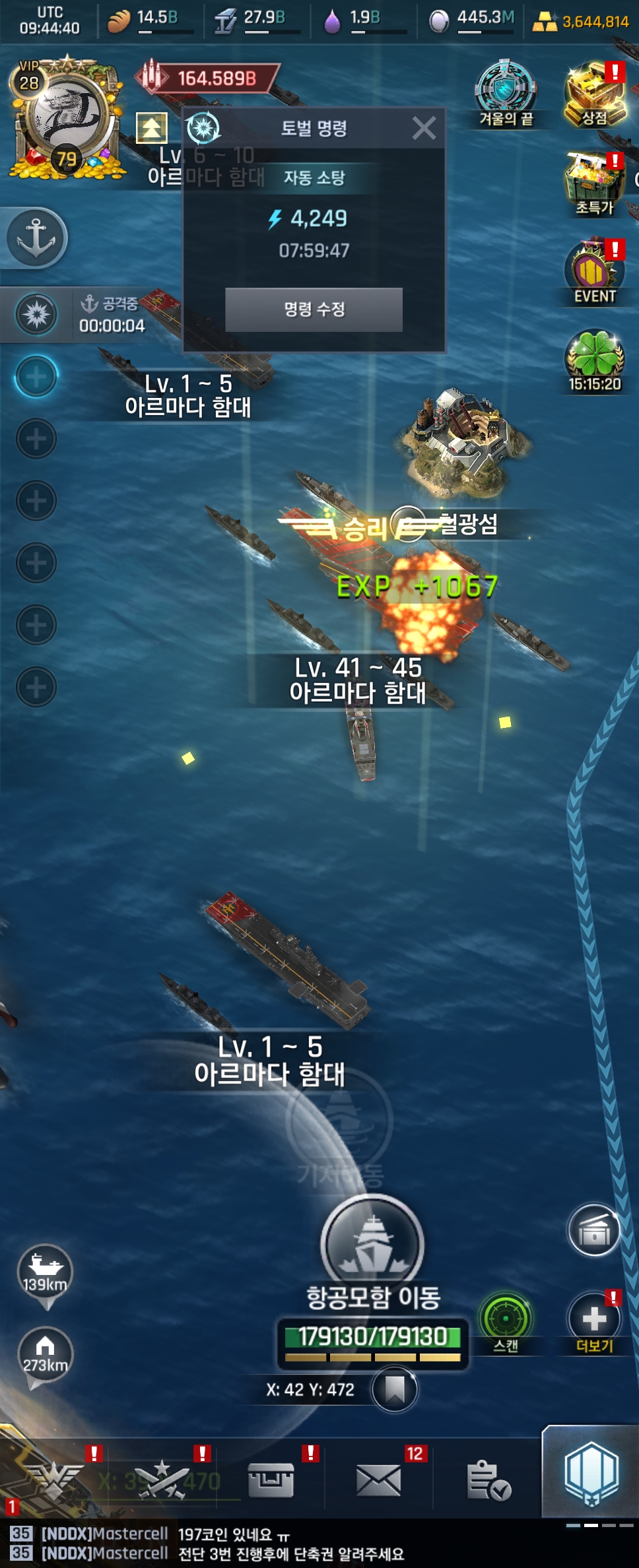This screenshot has height=1568, width=639.
Task: Expand the 더보기 more menu
Action: 594,1319
